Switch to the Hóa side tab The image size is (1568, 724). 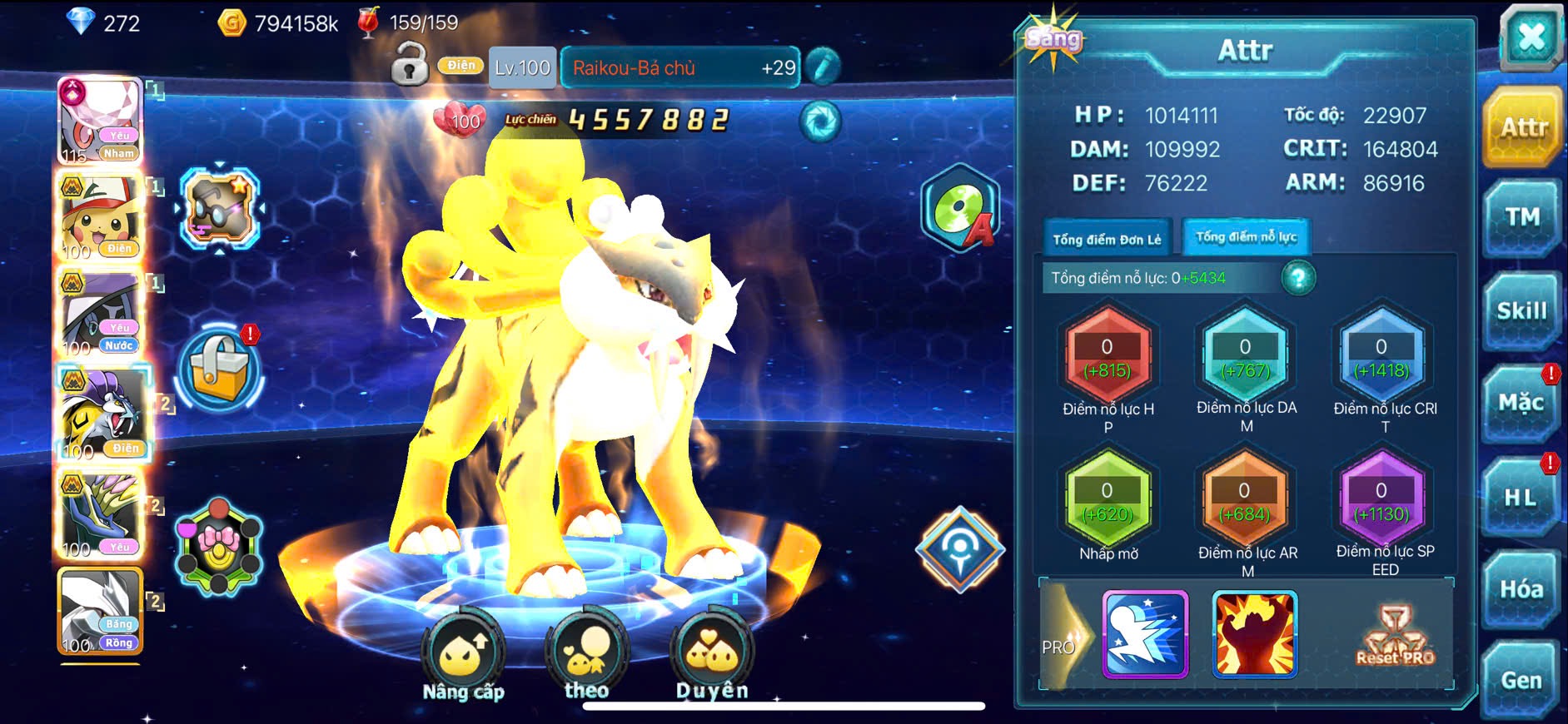pyautogui.click(x=1521, y=590)
